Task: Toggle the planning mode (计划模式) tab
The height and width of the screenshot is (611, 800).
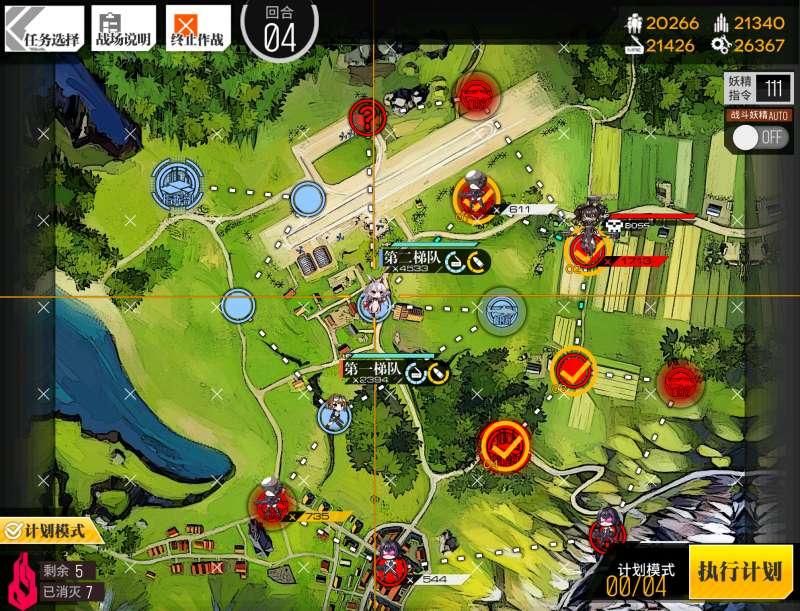Action: pos(52,530)
